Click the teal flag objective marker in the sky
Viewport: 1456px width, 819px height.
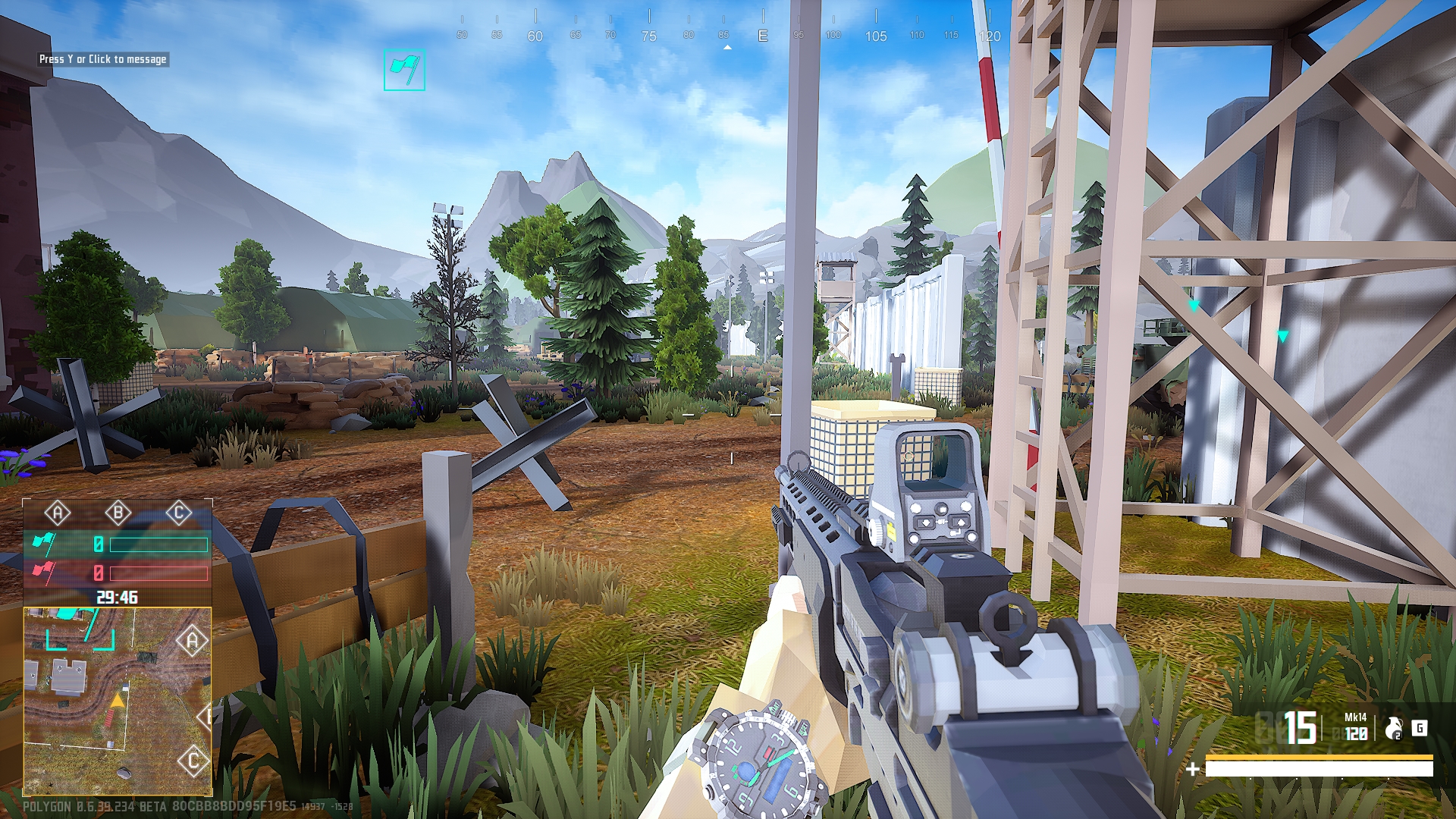pyautogui.click(x=404, y=70)
